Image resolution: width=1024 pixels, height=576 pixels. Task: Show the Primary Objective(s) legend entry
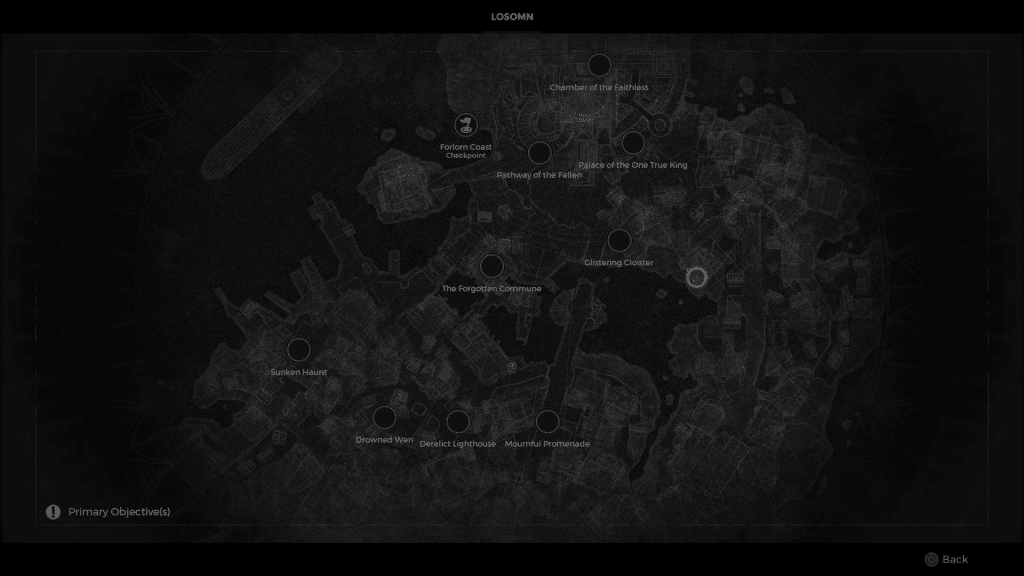pyautogui.click(x=108, y=512)
